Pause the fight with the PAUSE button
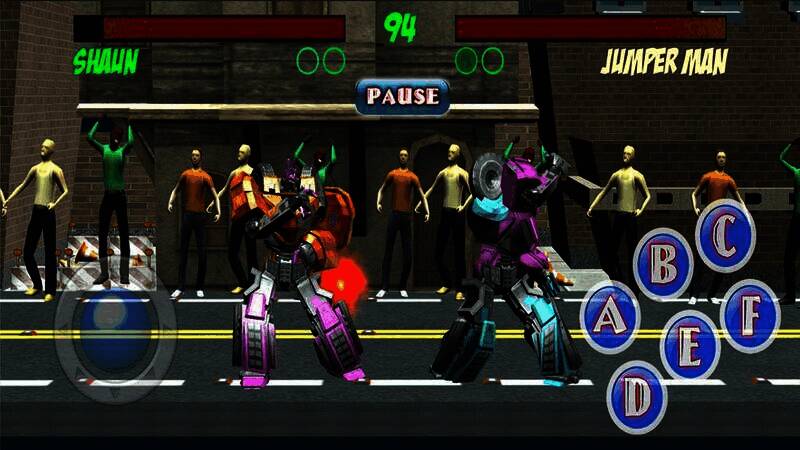 (x=402, y=96)
